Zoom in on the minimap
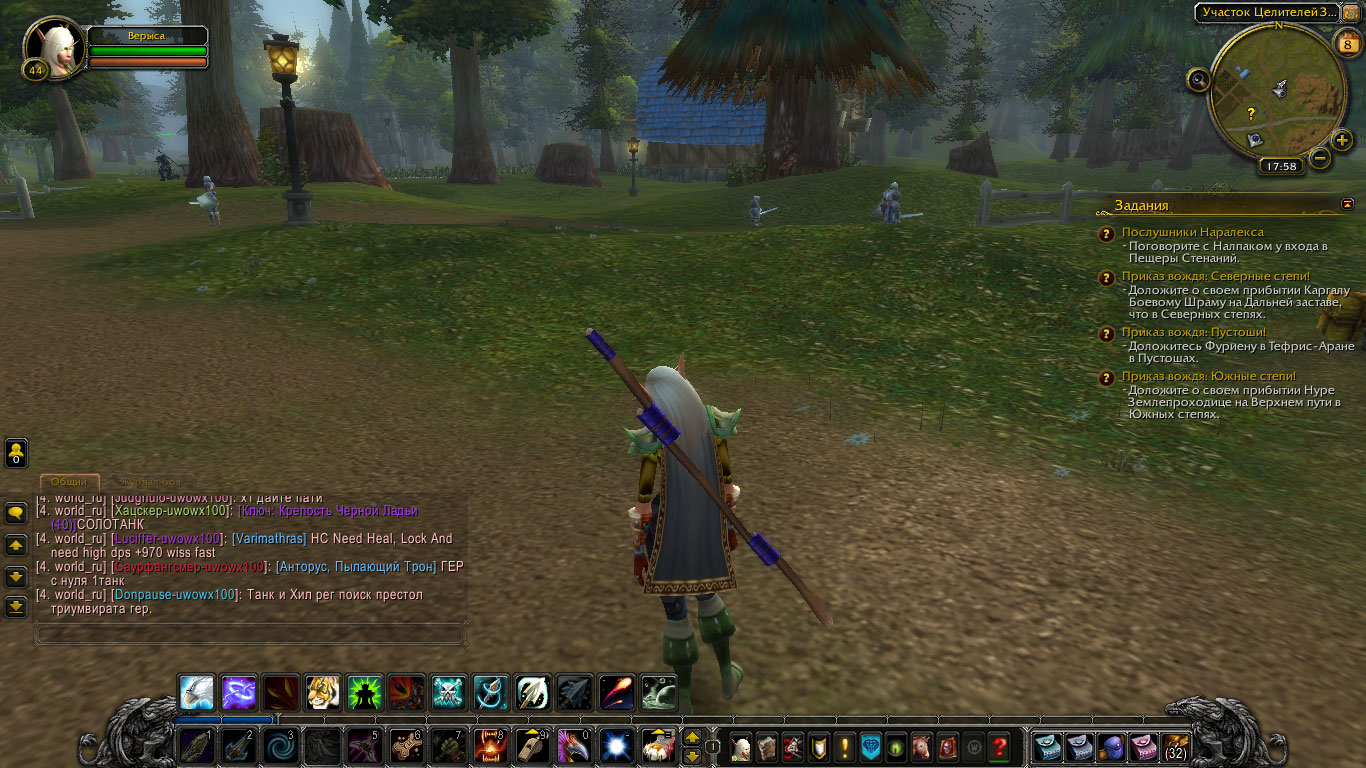The width and height of the screenshot is (1366, 768). point(1342,140)
